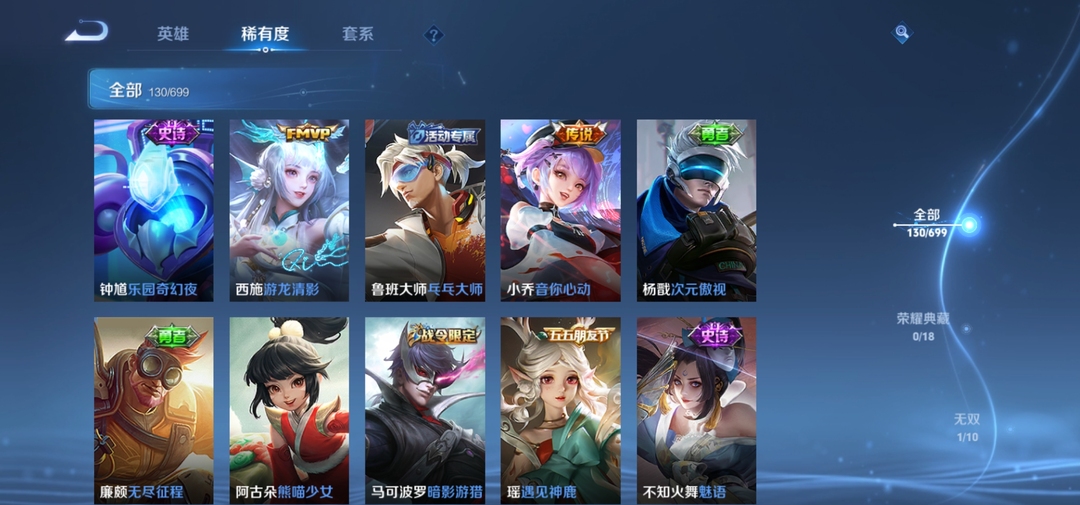
Task: Pick the 小乔 音你心动 skin card
Action: (x=560, y=210)
